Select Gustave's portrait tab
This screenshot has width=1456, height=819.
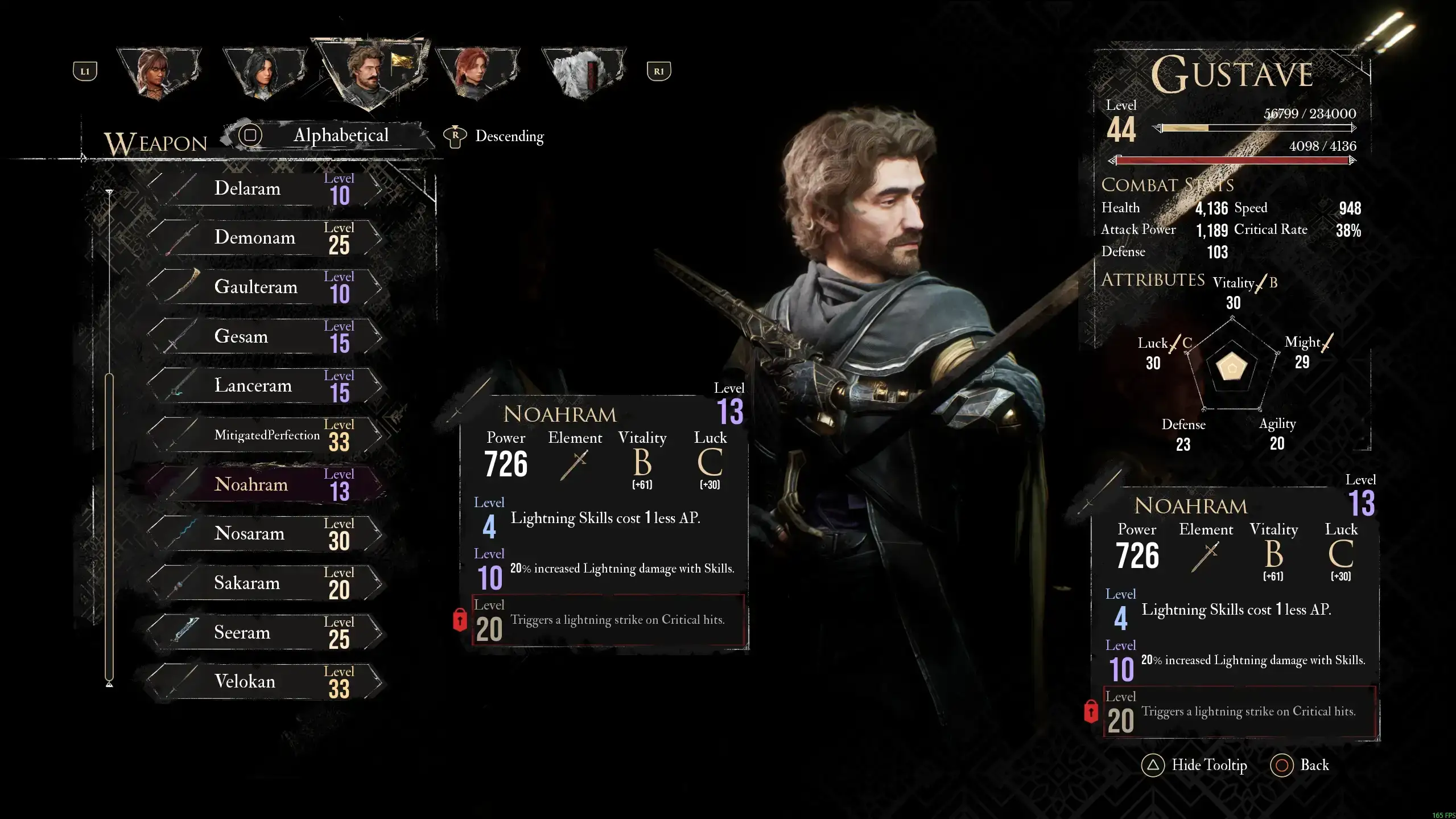(x=370, y=73)
